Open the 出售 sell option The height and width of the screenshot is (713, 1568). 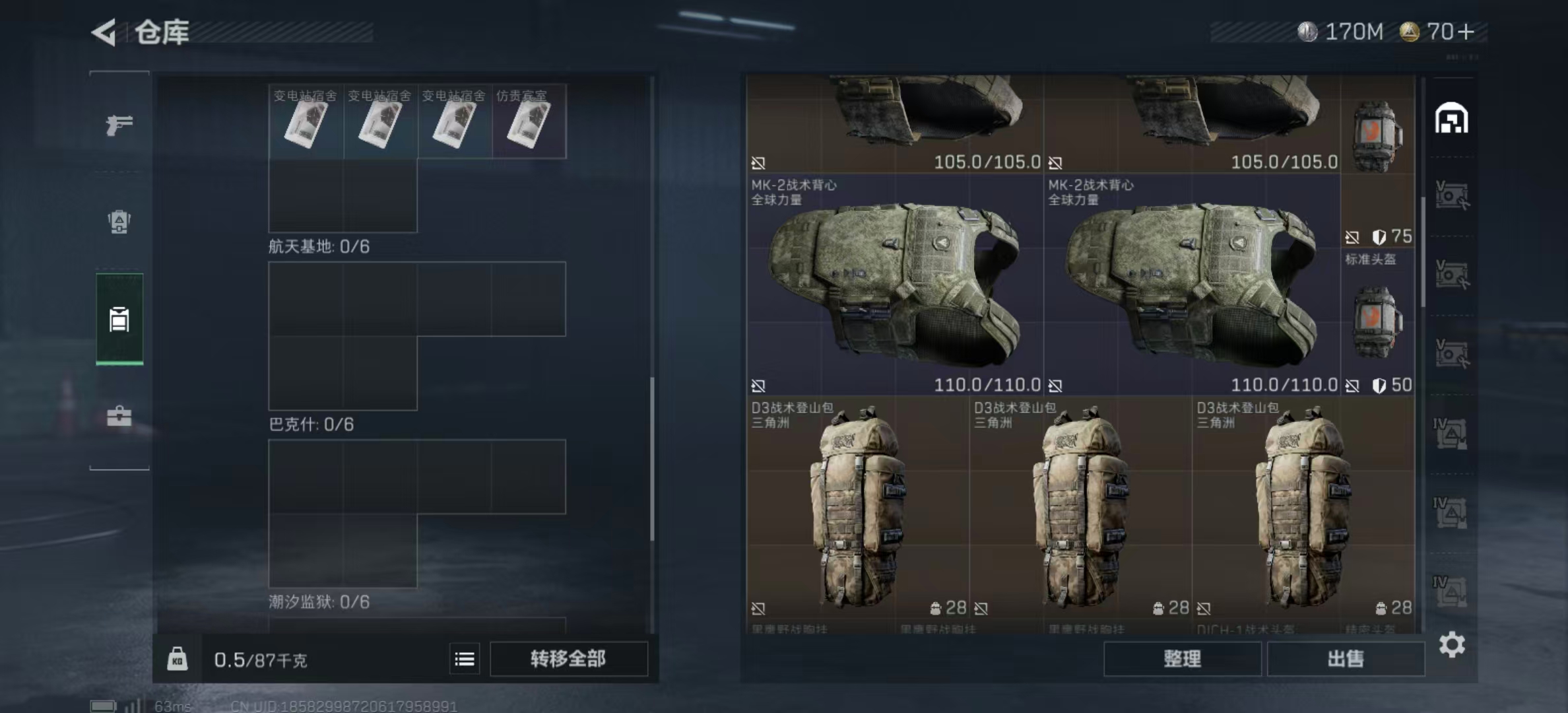pyautogui.click(x=1346, y=659)
